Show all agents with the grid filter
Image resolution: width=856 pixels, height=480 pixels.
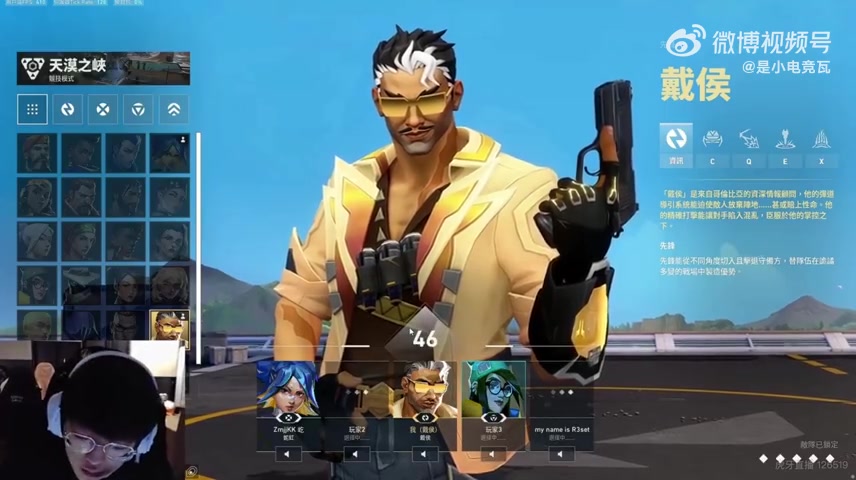33,109
